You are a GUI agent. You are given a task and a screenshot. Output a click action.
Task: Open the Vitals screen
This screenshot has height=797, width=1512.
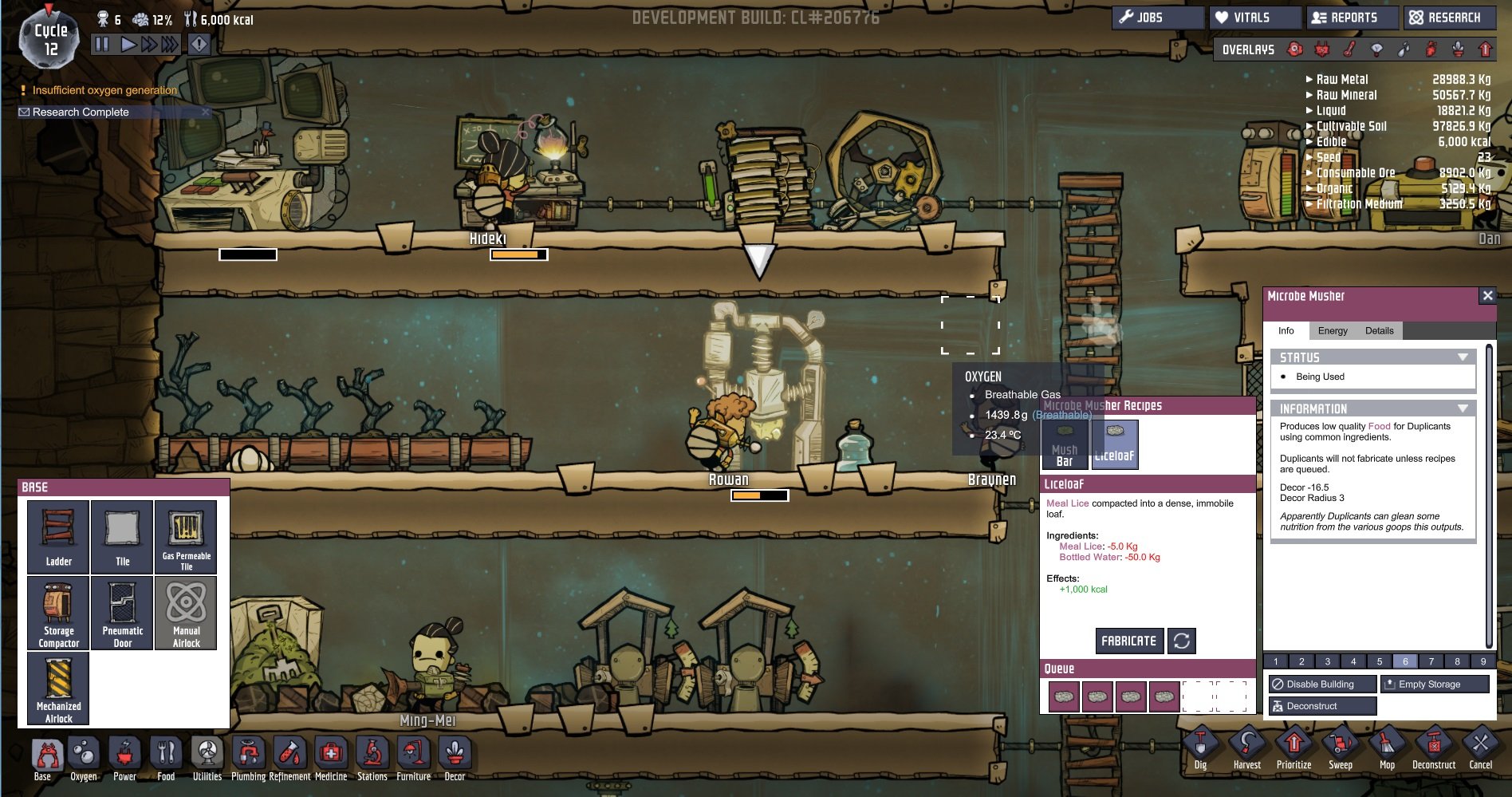click(1253, 18)
